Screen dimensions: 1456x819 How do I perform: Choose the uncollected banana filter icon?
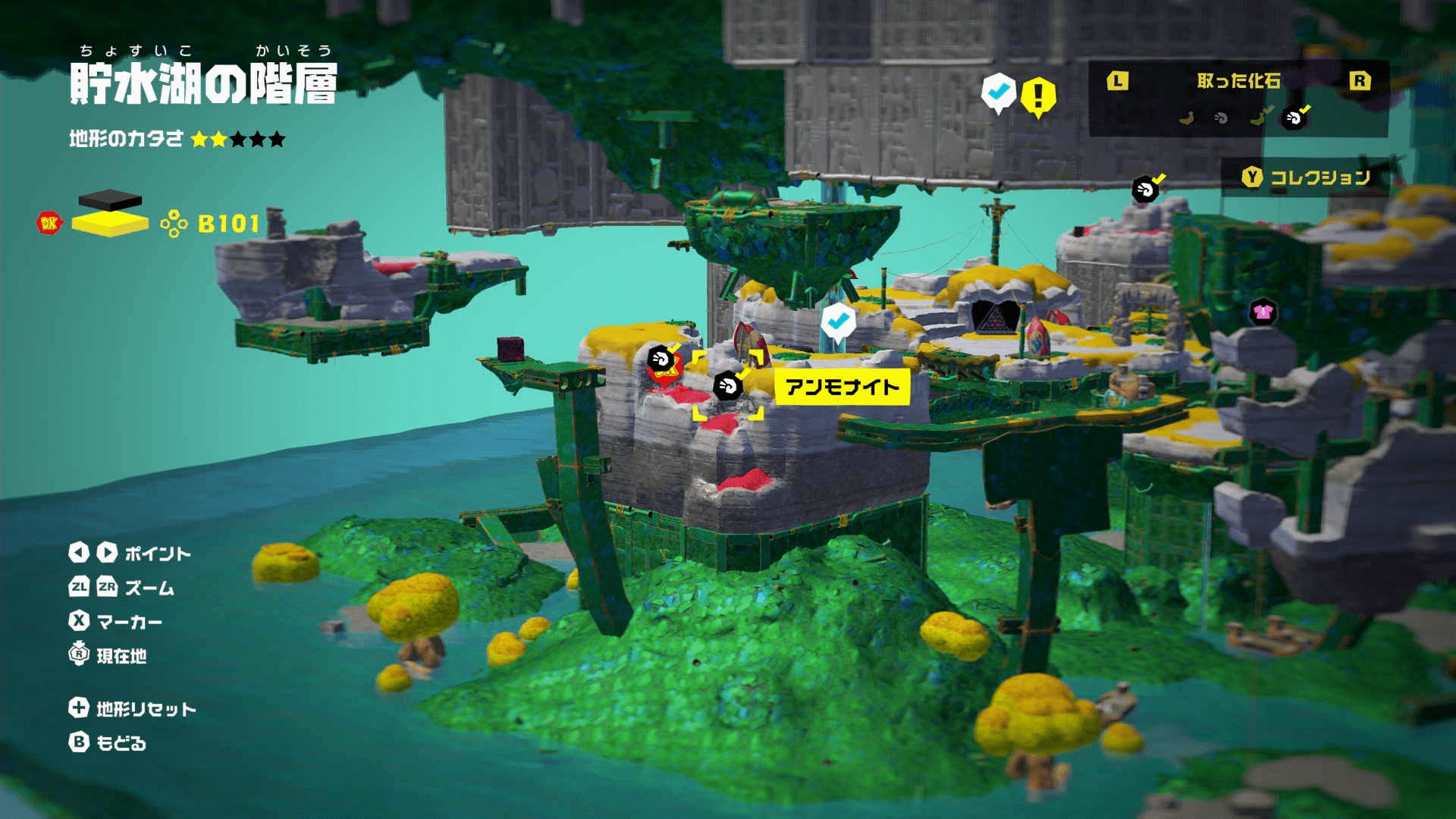point(1188,118)
